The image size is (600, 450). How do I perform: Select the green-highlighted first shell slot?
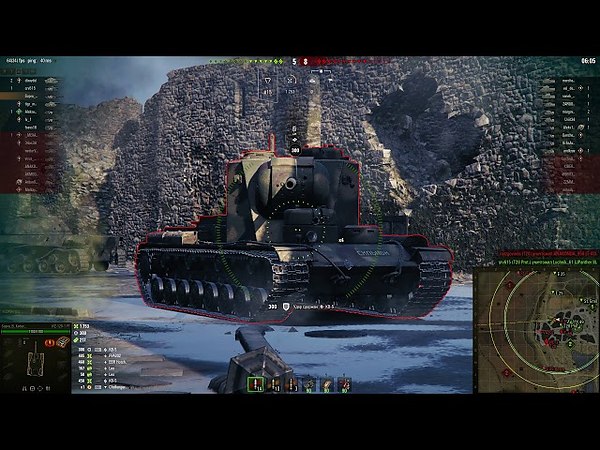[x=255, y=384]
